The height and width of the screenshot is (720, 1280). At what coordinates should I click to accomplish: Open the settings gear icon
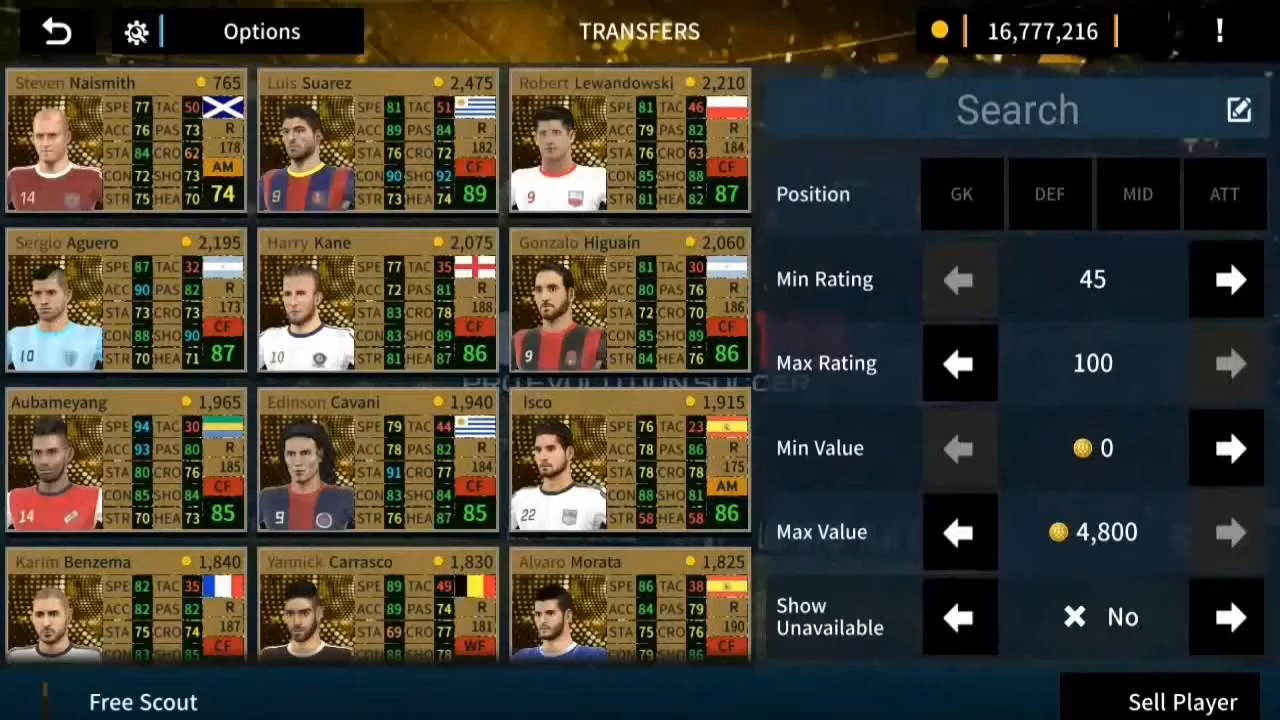click(x=136, y=31)
